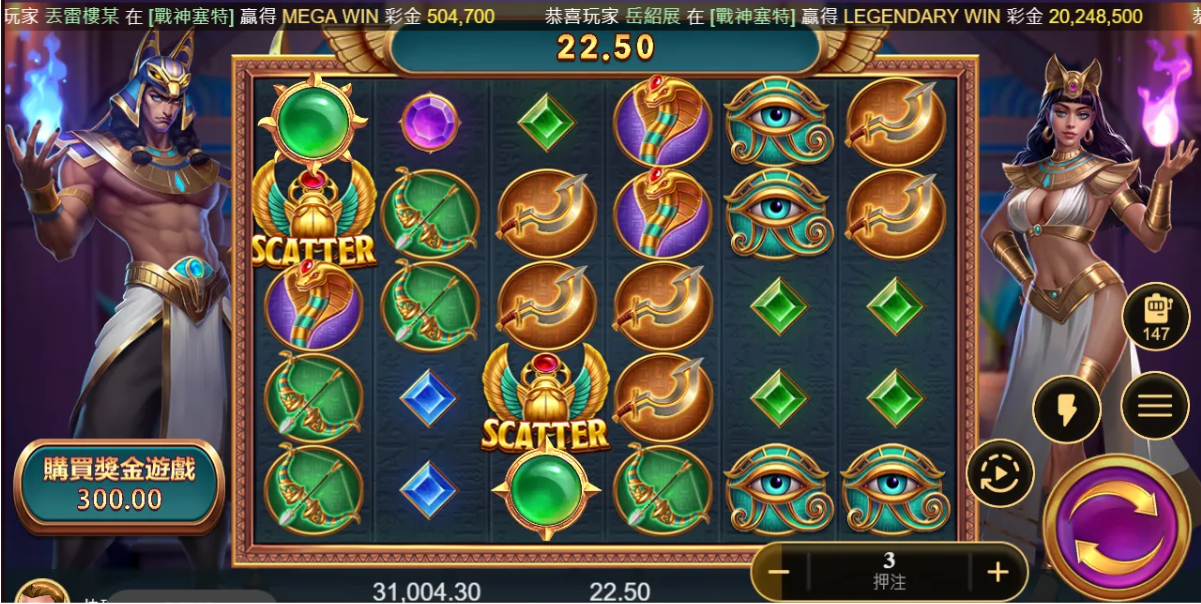
Task: Start autoplay with the circular play icon
Action: (x=1000, y=473)
